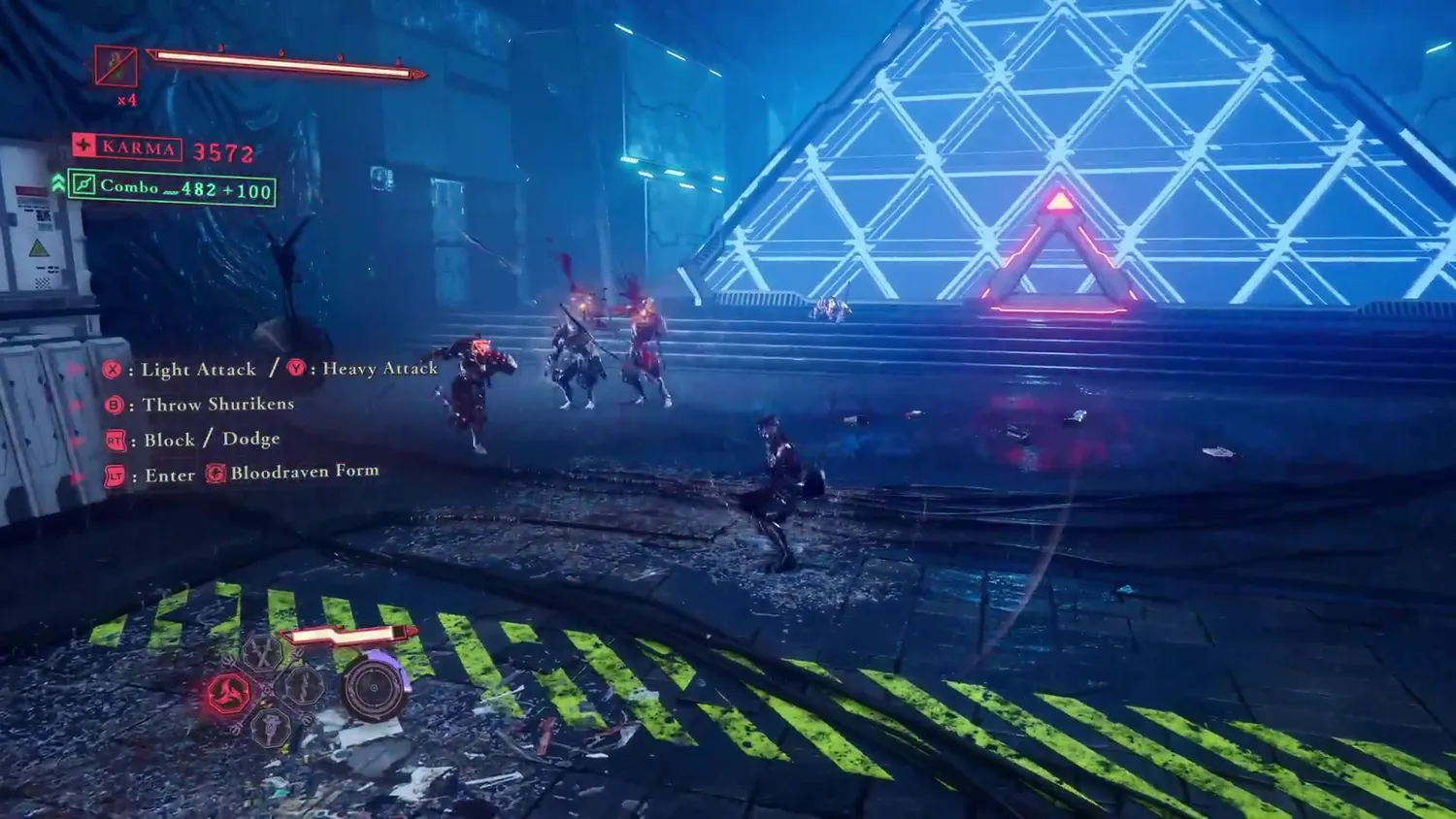Choose the twisted-spike ability slot
The height and width of the screenshot is (819, 1456).
(x=302, y=686)
